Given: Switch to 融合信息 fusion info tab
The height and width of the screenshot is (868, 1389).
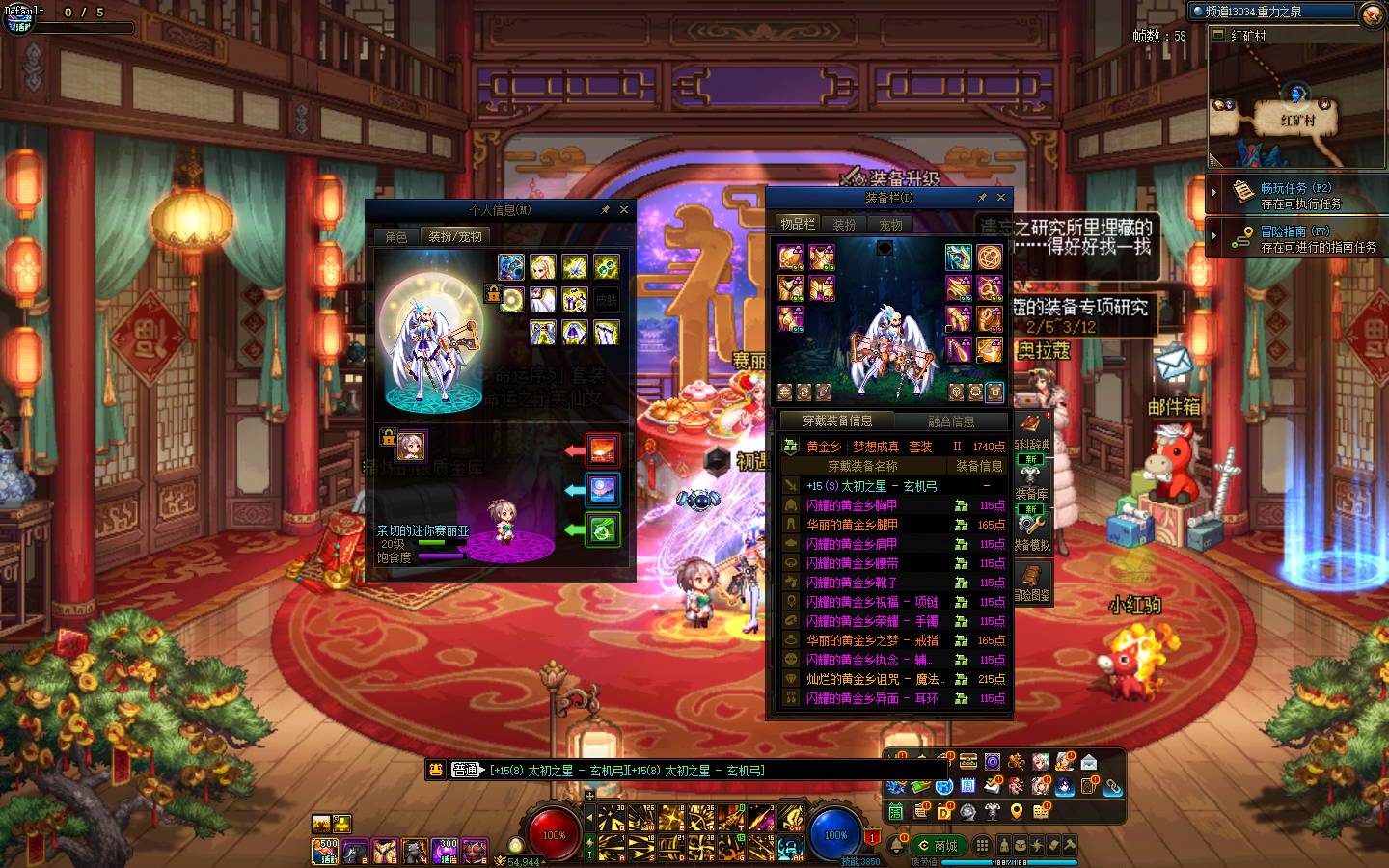Looking at the screenshot, I should click(x=951, y=421).
